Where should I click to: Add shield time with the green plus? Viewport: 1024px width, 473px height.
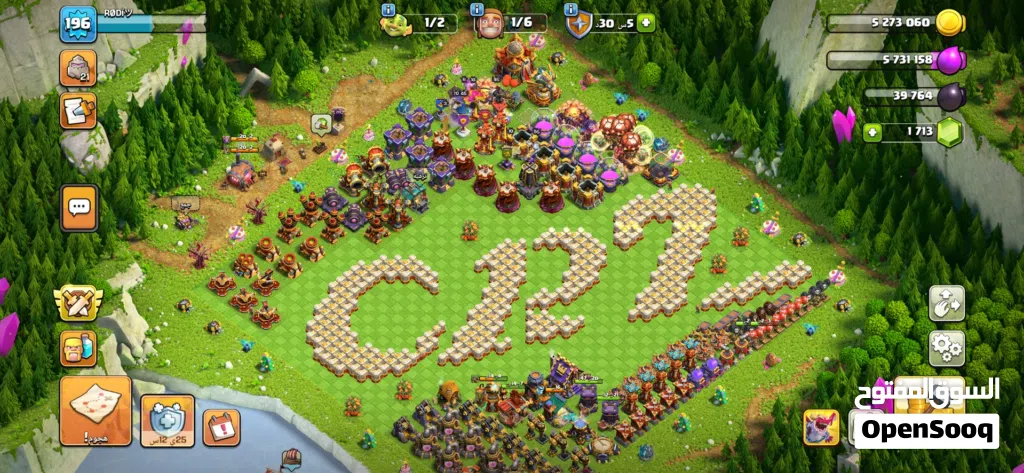click(645, 22)
